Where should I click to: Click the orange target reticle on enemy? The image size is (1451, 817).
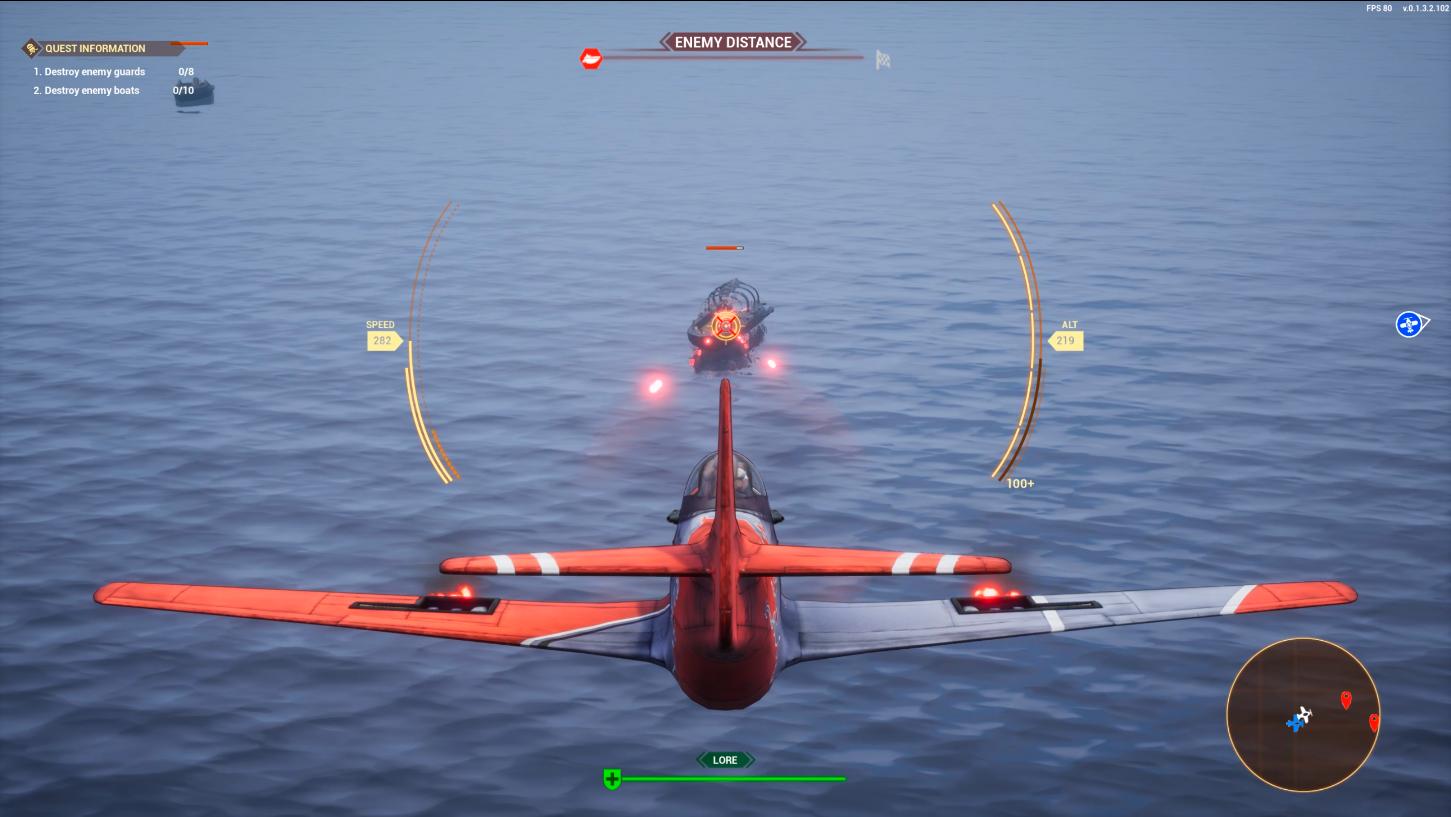pyautogui.click(x=727, y=324)
